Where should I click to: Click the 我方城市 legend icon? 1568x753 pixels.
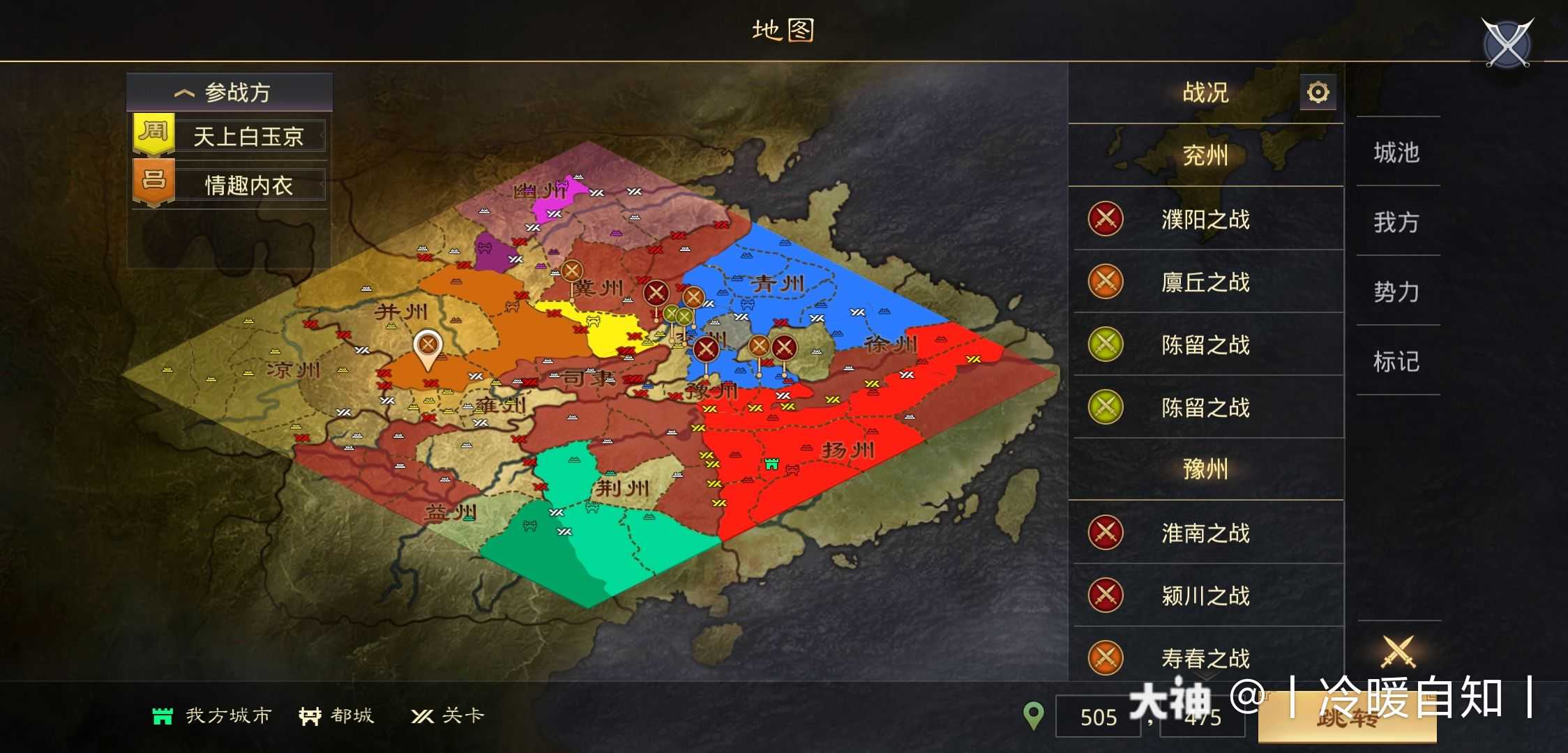(162, 715)
